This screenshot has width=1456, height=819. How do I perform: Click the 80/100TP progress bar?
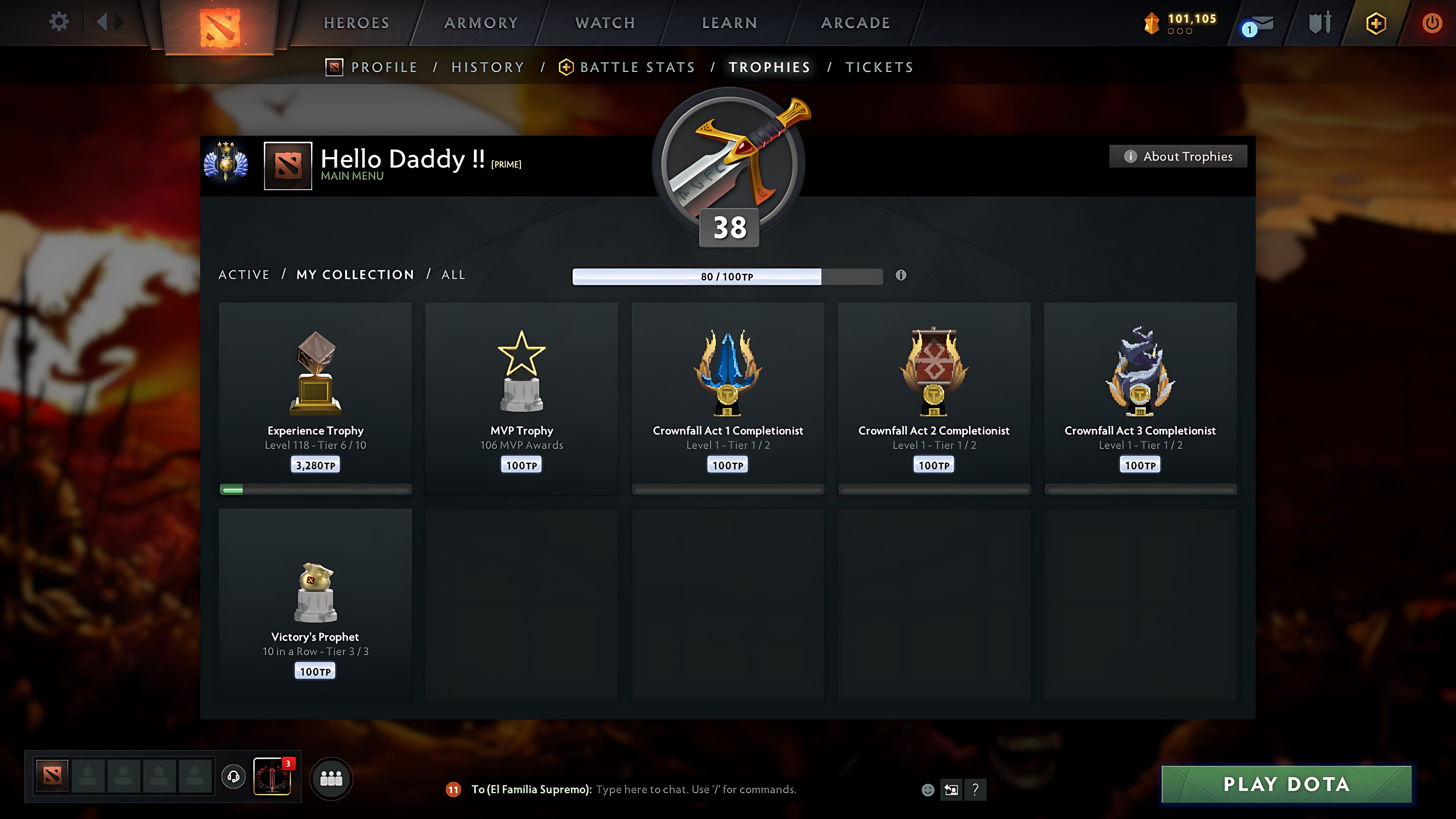click(x=728, y=276)
